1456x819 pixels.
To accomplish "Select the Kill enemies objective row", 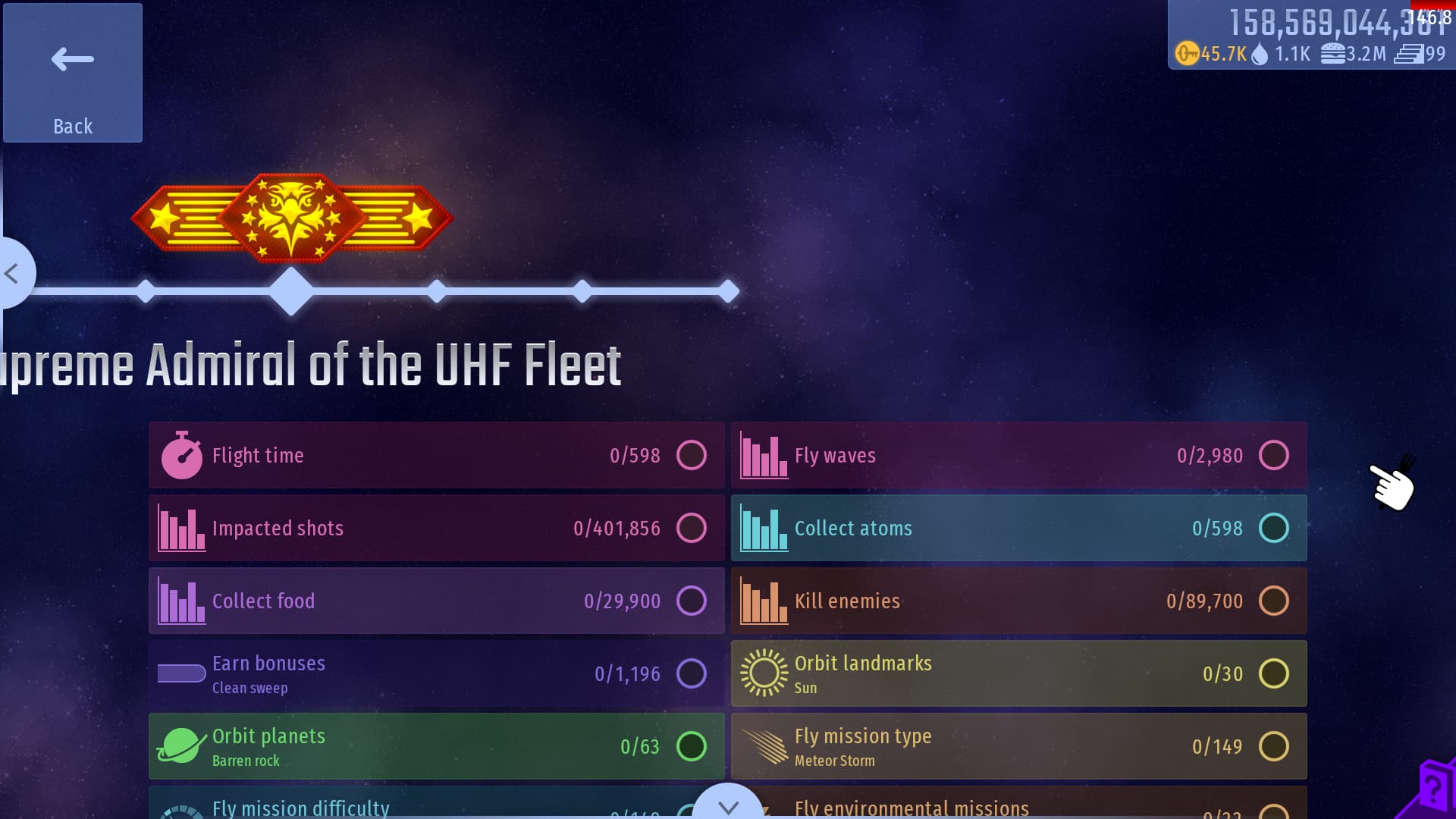I will coord(1018,601).
